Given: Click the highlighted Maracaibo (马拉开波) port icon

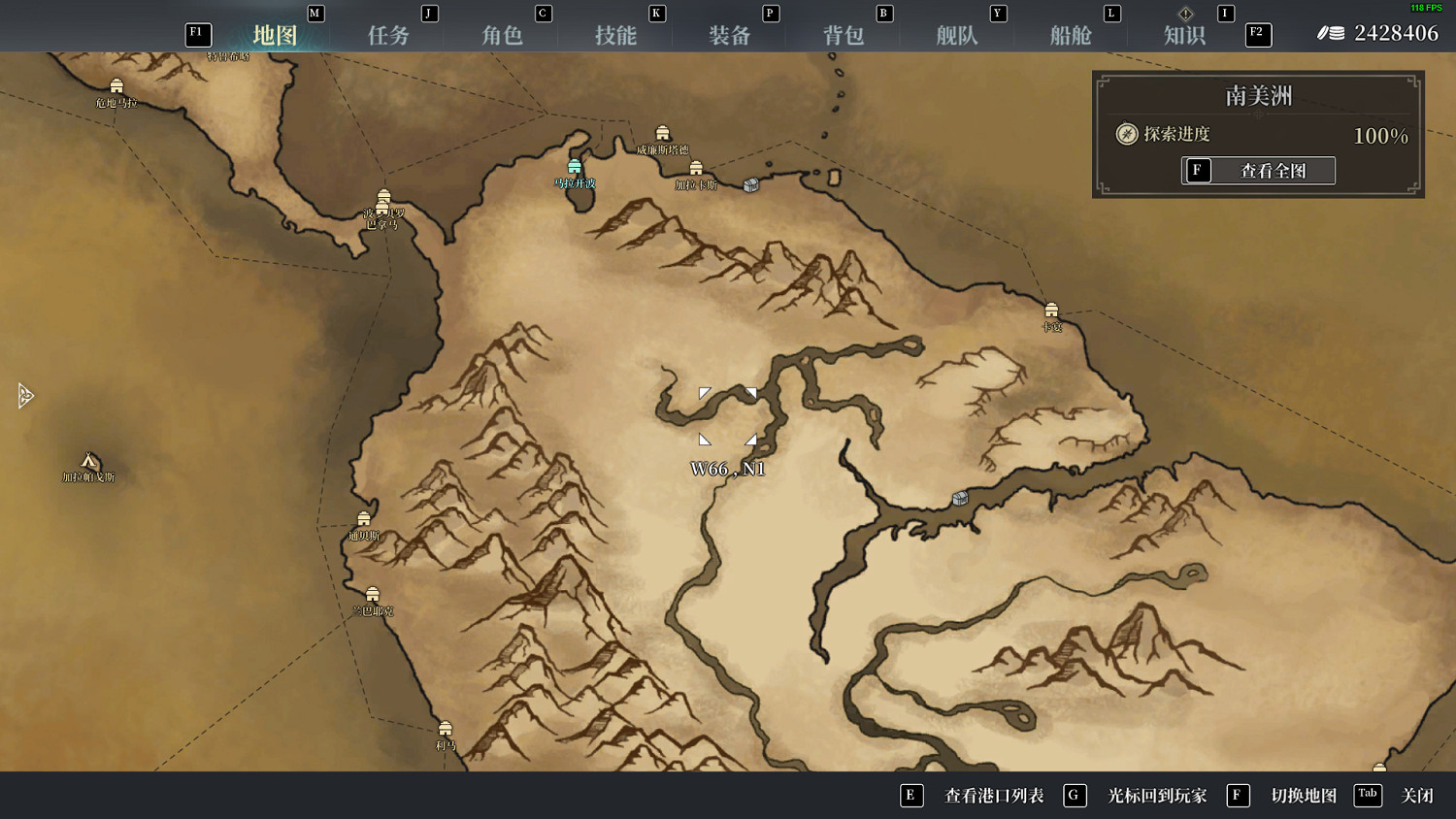Looking at the screenshot, I should click(x=575, y=165).
